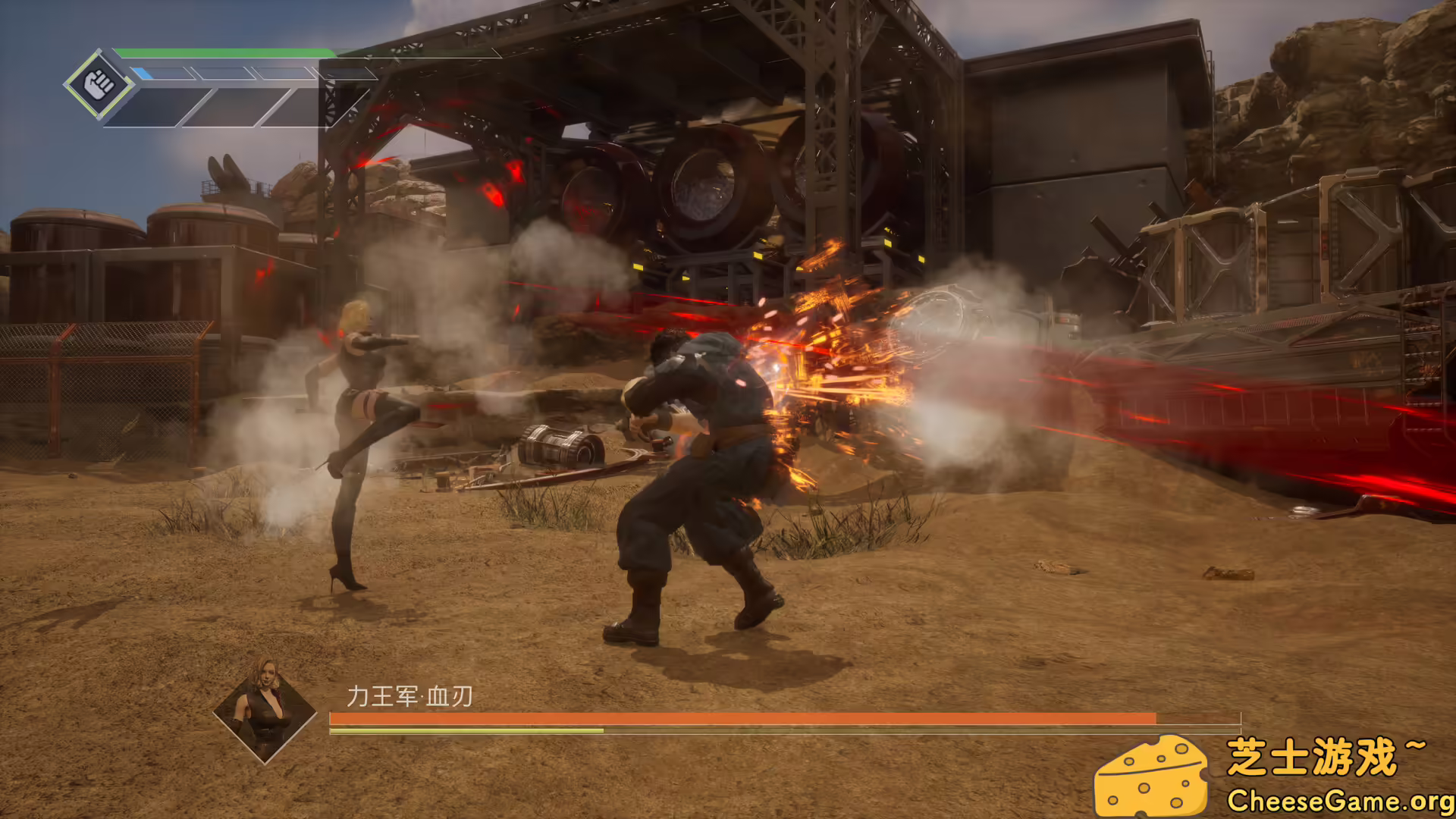
Task: Open the CheeseGame.org watermark link
Action: (x=1339, y=801)
